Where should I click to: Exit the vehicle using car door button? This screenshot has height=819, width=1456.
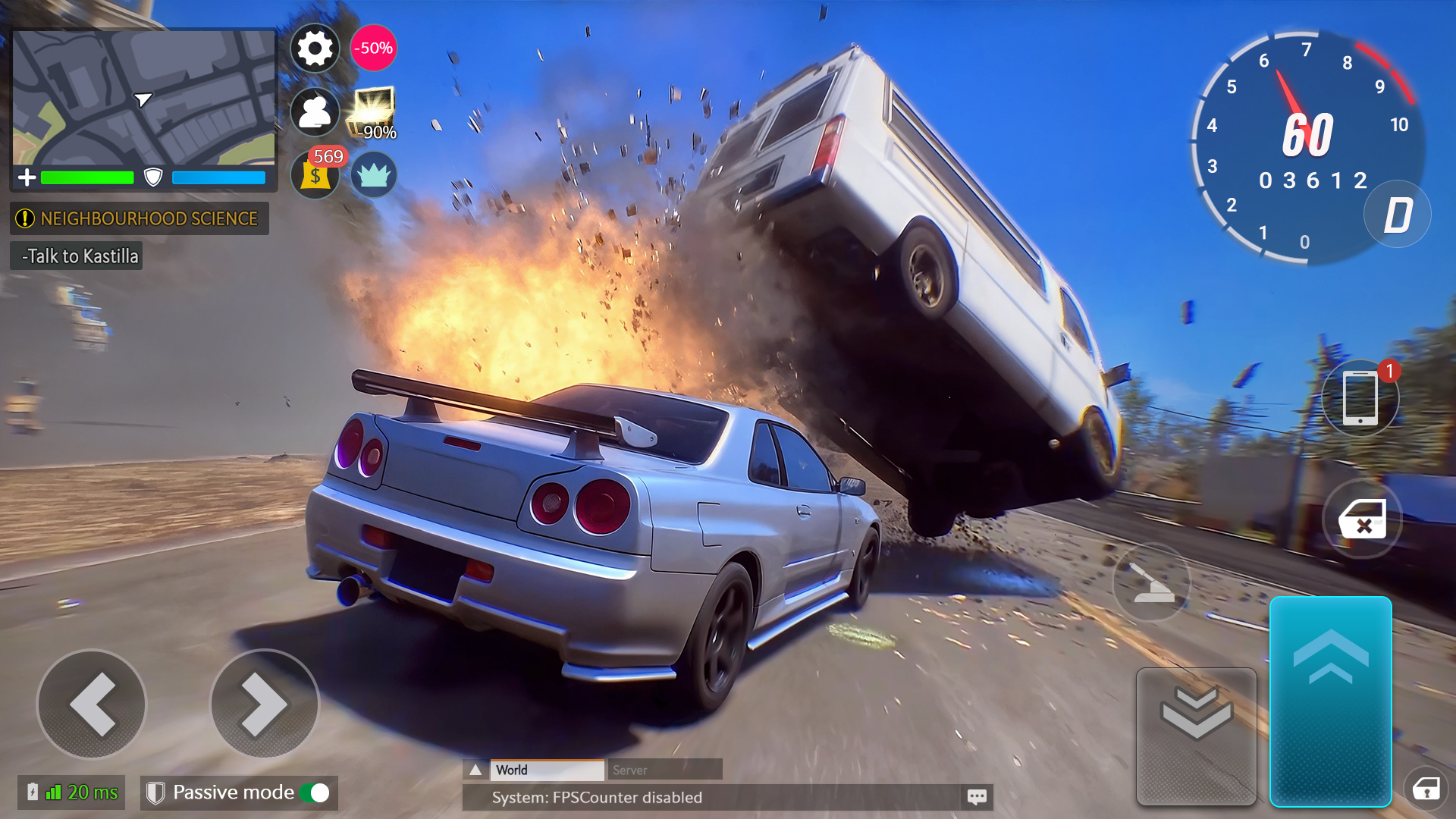pos(1362,519)
